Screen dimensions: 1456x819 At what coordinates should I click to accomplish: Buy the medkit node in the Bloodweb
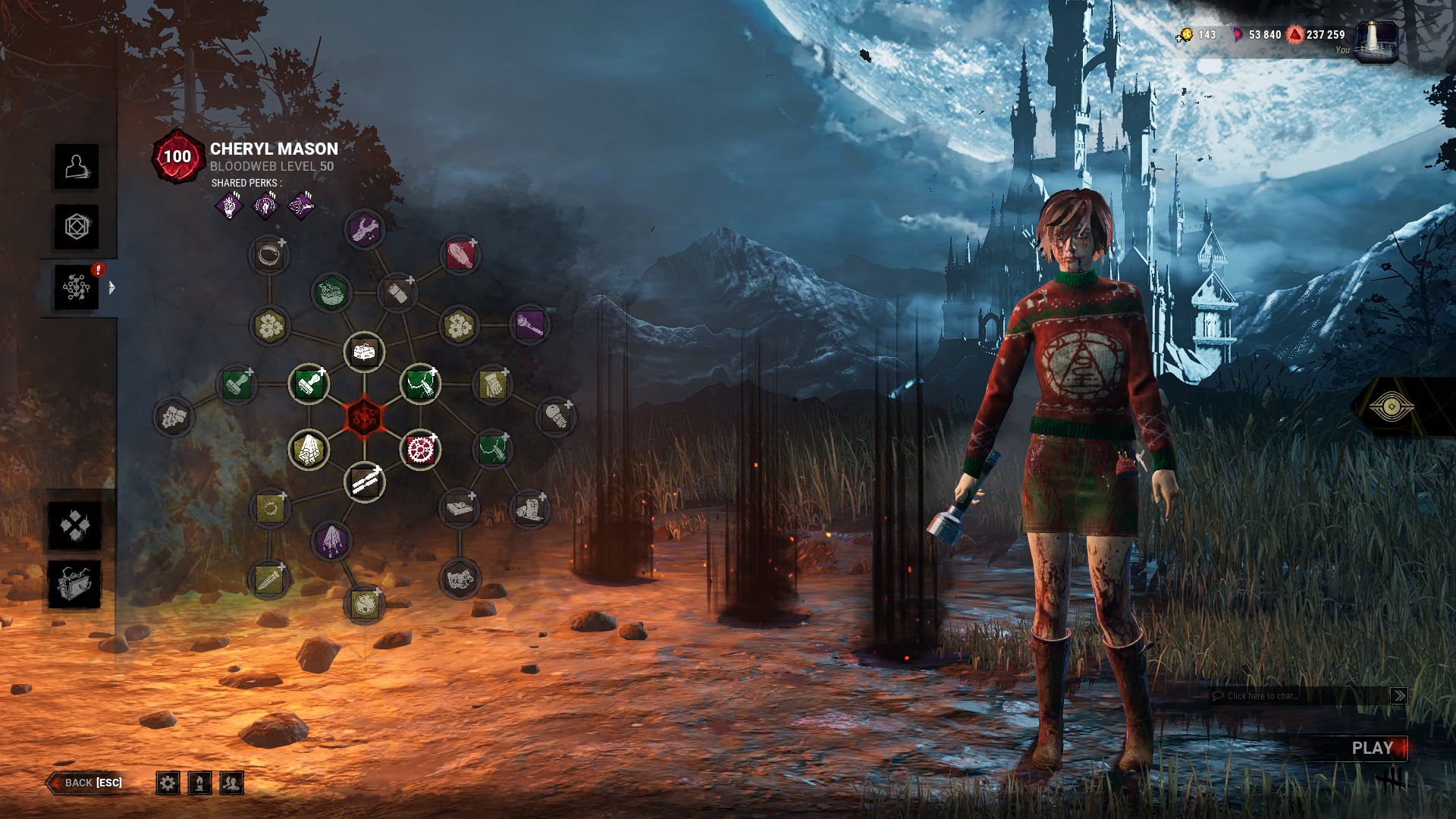(x=365, y=352)
